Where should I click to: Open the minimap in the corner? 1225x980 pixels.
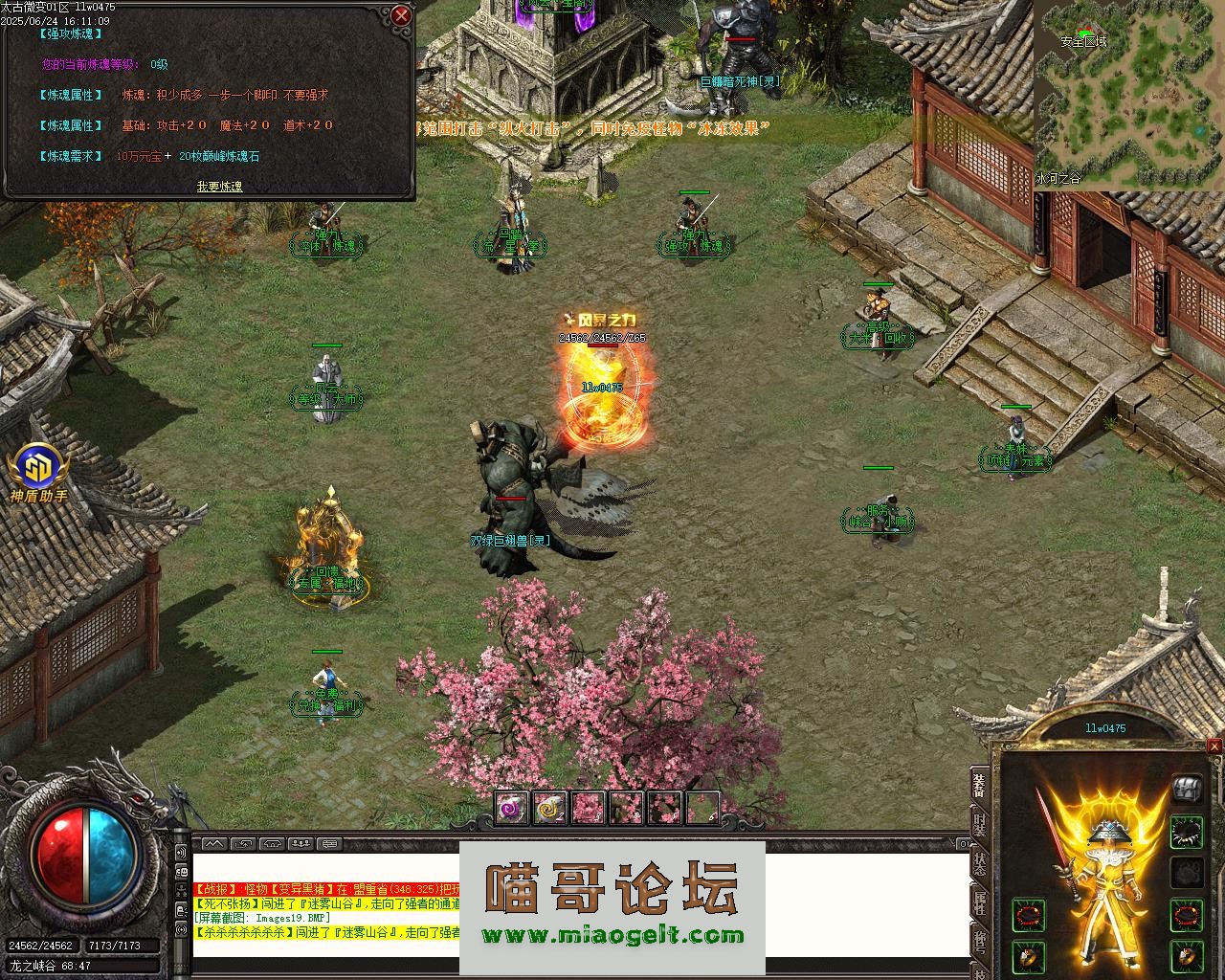tap(1128, 94)
